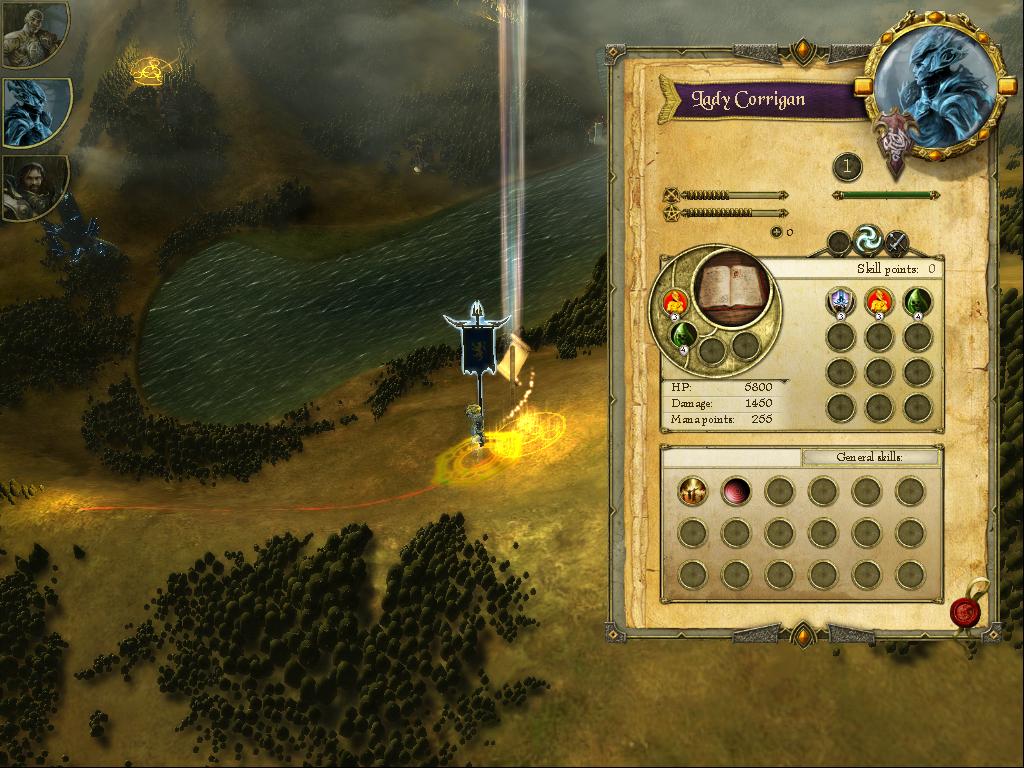Click the green hooded skill on the wheel
The image size is (1024, 768).
[x=683, y=333]
